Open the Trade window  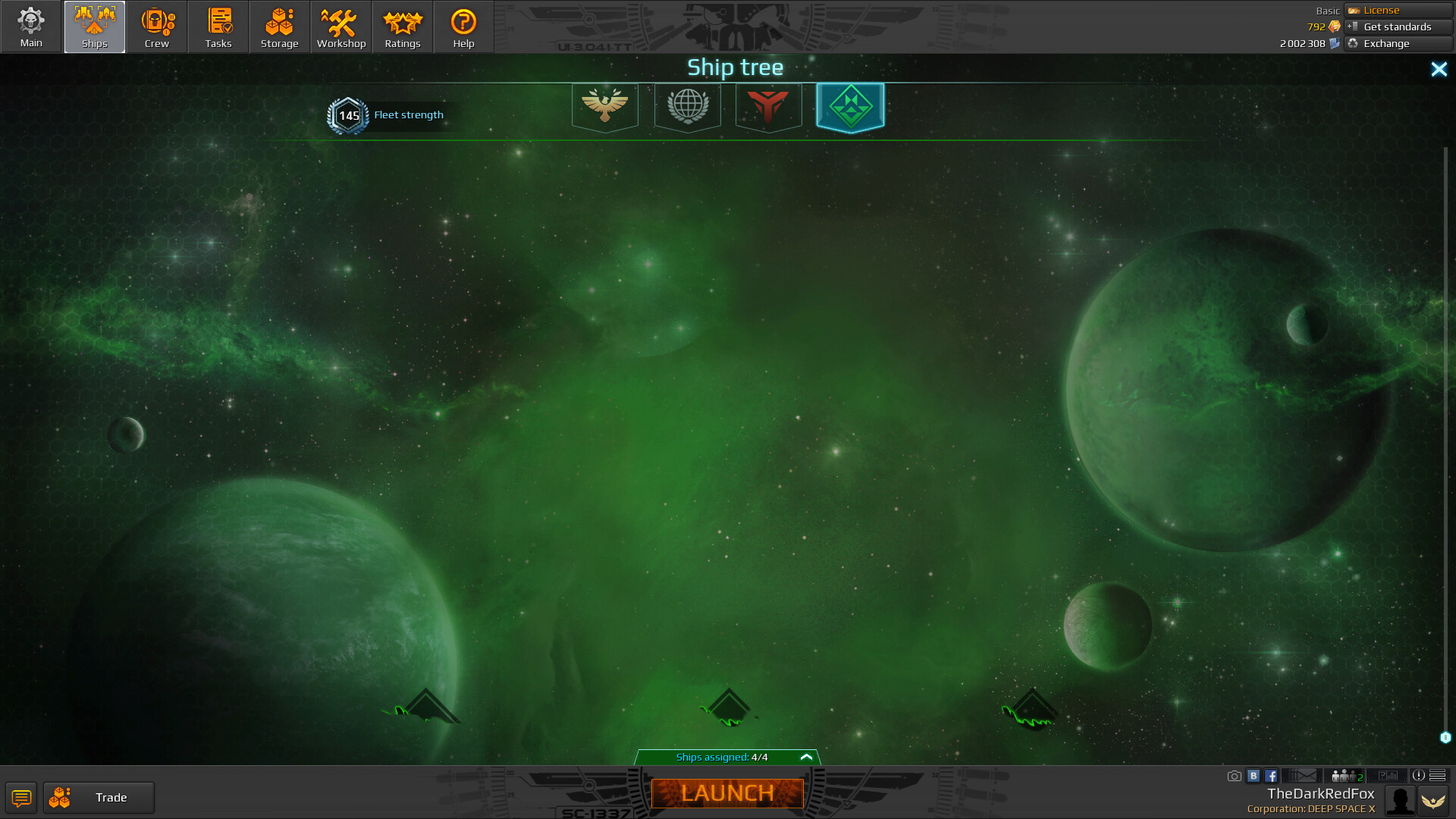(x=99, y=798)
